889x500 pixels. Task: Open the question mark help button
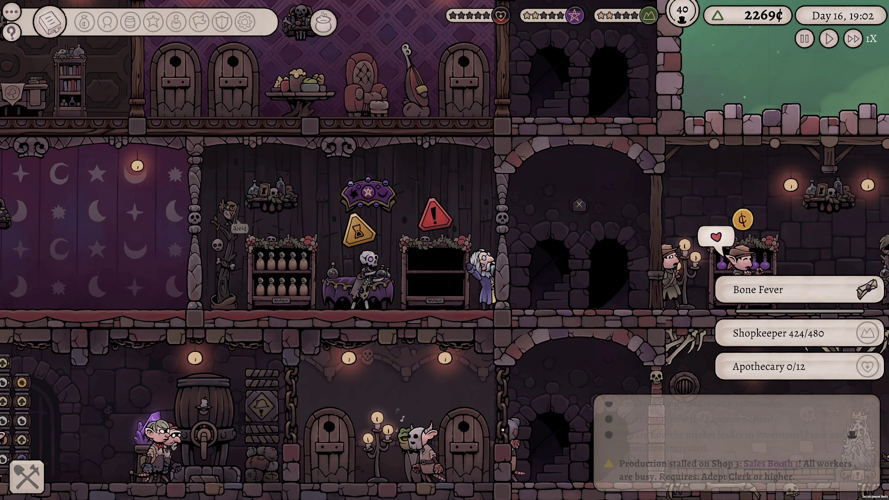coord(12,32)
